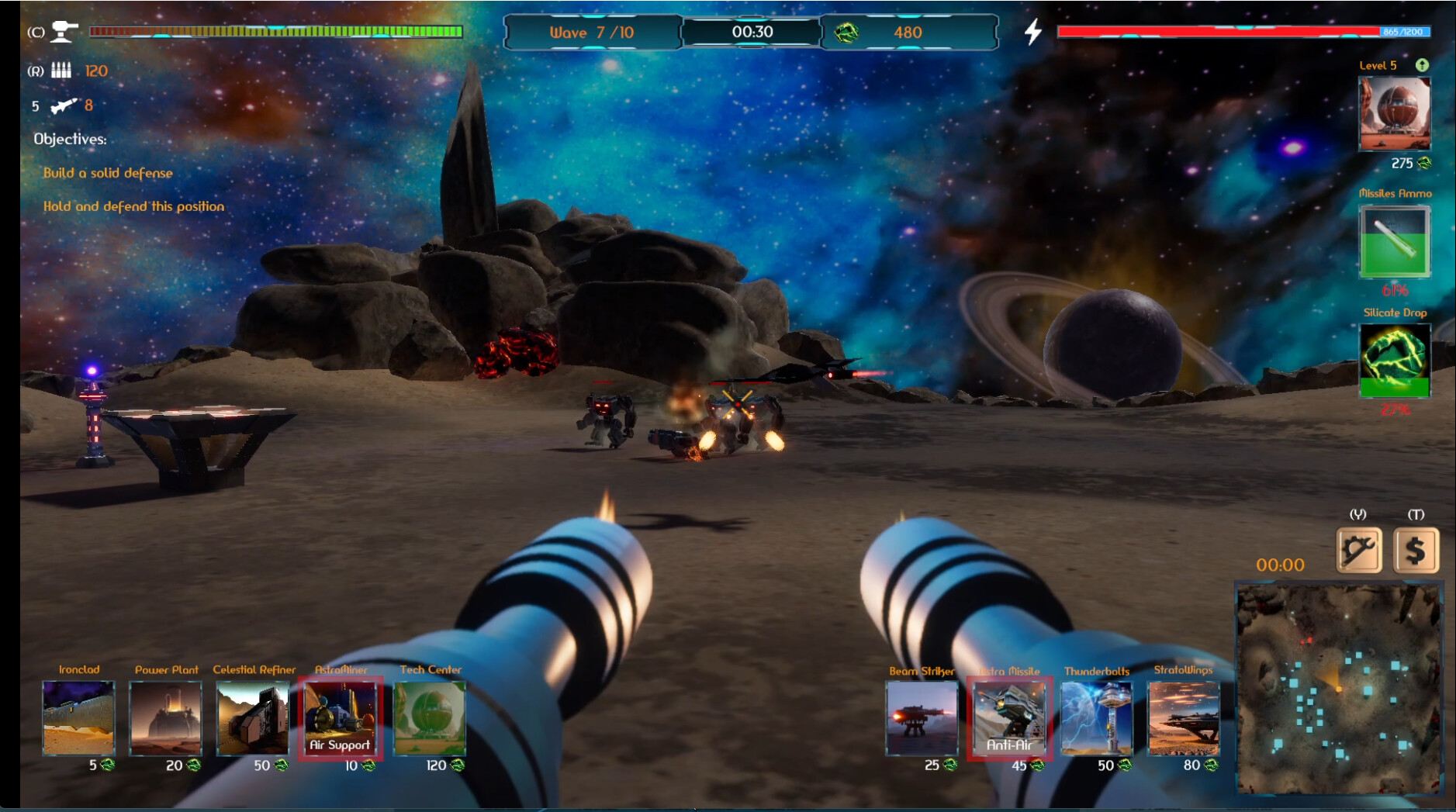Select the Ironclad building card
This screenshot has height=812, width=1456.
(78, 717)
